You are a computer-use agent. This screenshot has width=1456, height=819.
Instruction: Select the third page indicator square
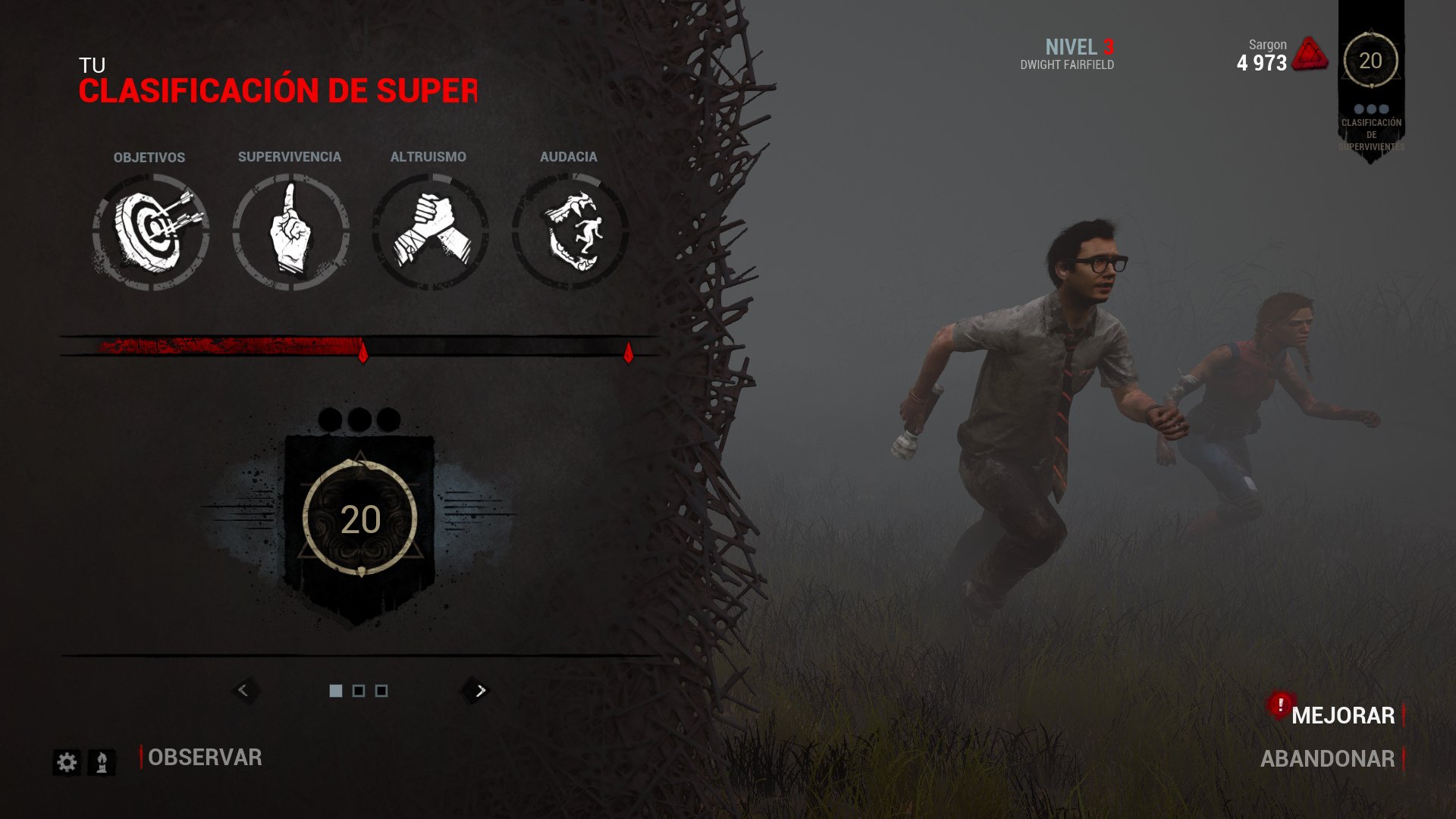tap(381, 691)
